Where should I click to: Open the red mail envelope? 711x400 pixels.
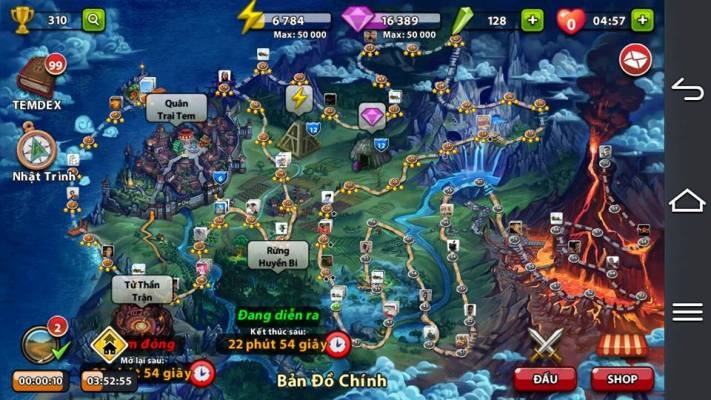635,59
